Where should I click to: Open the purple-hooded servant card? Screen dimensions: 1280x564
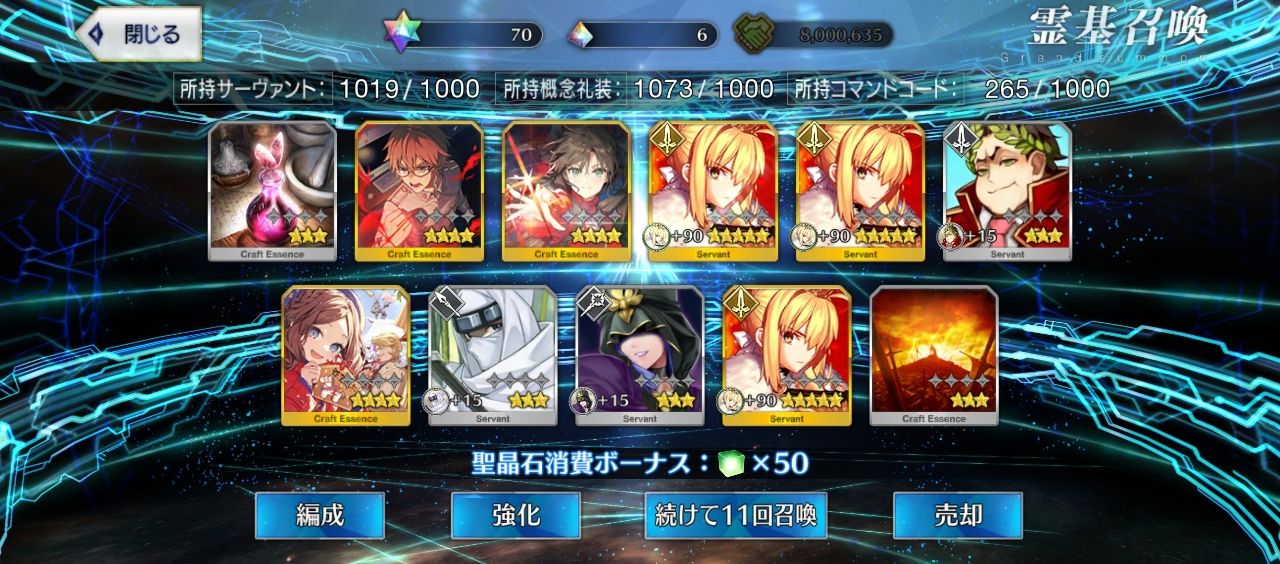pos(640,355)
